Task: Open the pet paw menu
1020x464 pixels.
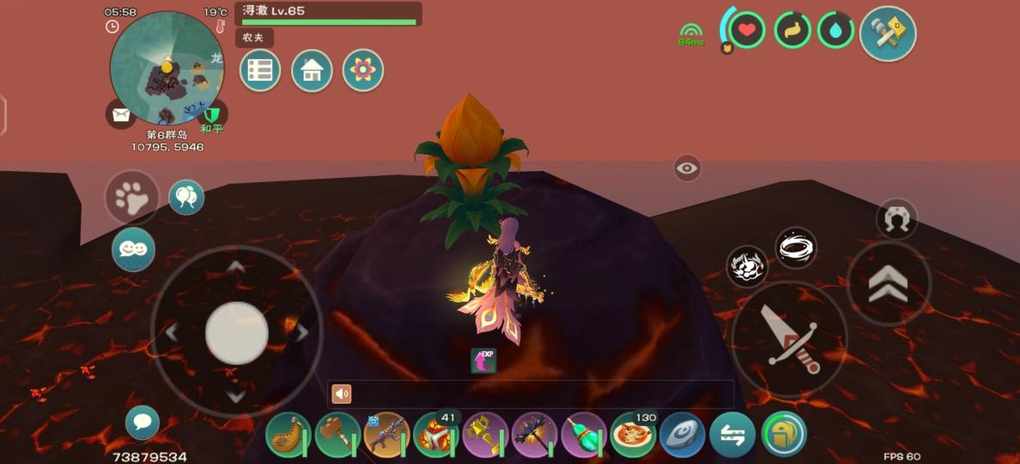Action: tap(132, 197)
